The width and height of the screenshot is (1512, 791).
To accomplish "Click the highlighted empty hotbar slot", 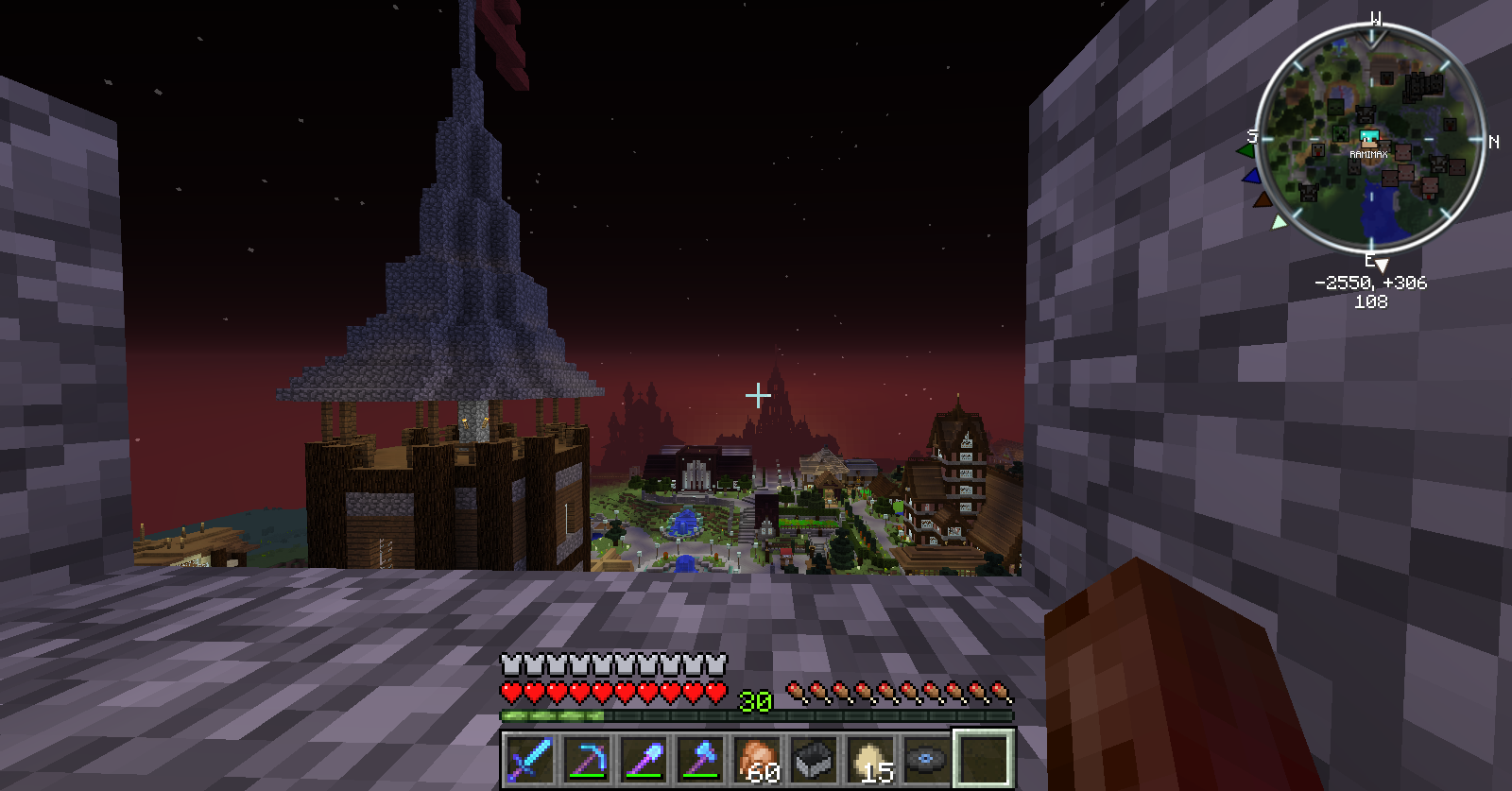I will point(984,759).
